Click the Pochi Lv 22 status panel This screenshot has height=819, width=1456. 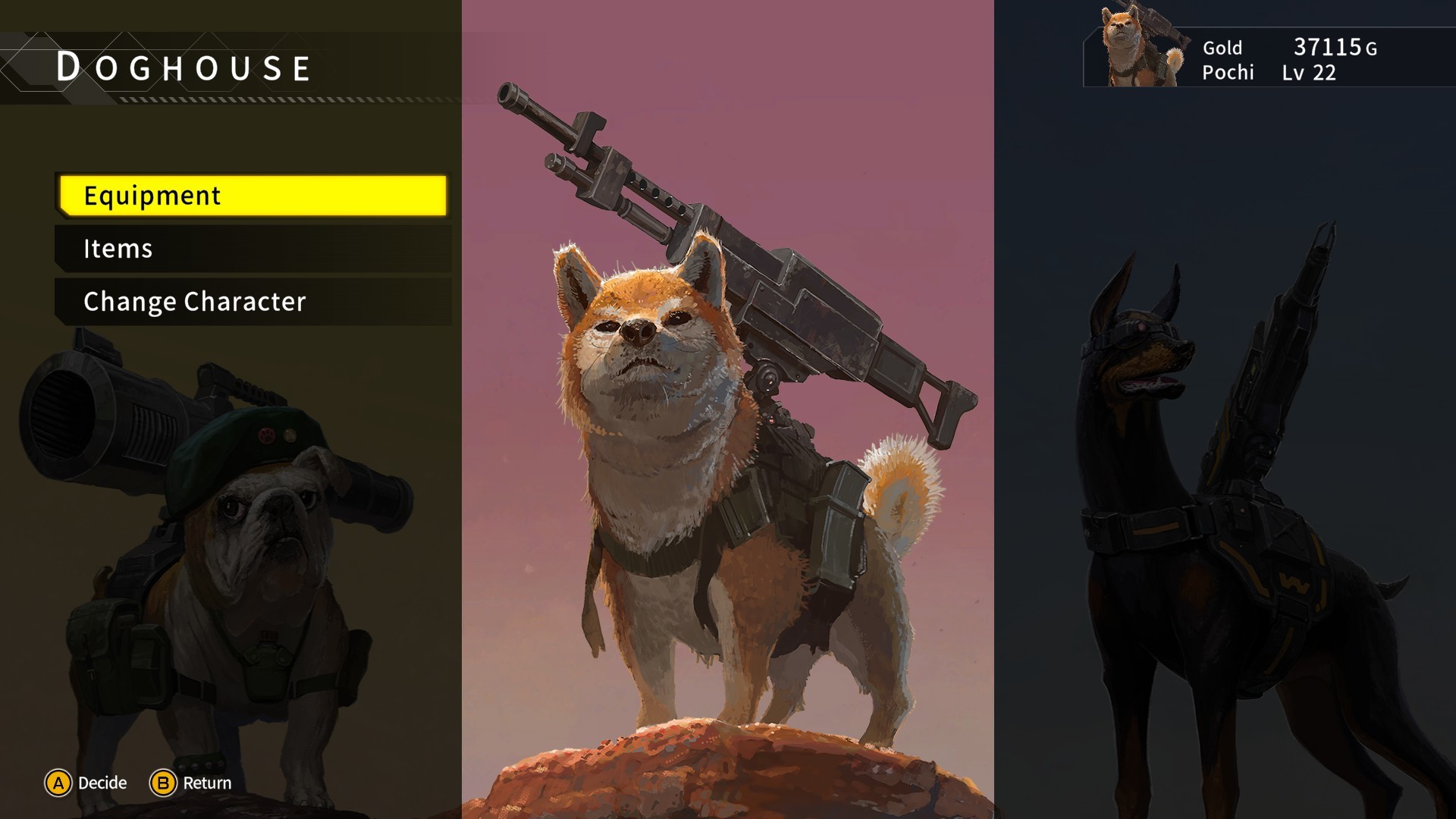pyautogui.click(x=1274, y=74)
